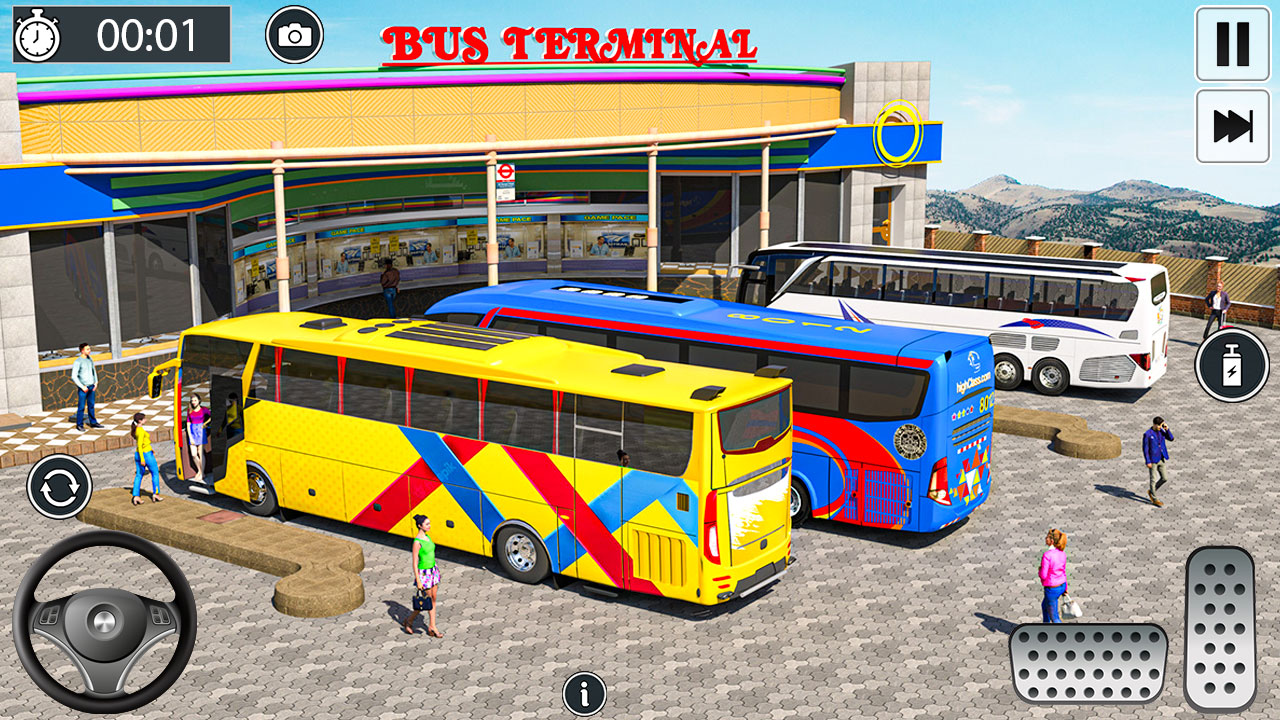1280x720 pixels.
Task: Activate the nitro boost
Action: click(x=1230, y=366)
